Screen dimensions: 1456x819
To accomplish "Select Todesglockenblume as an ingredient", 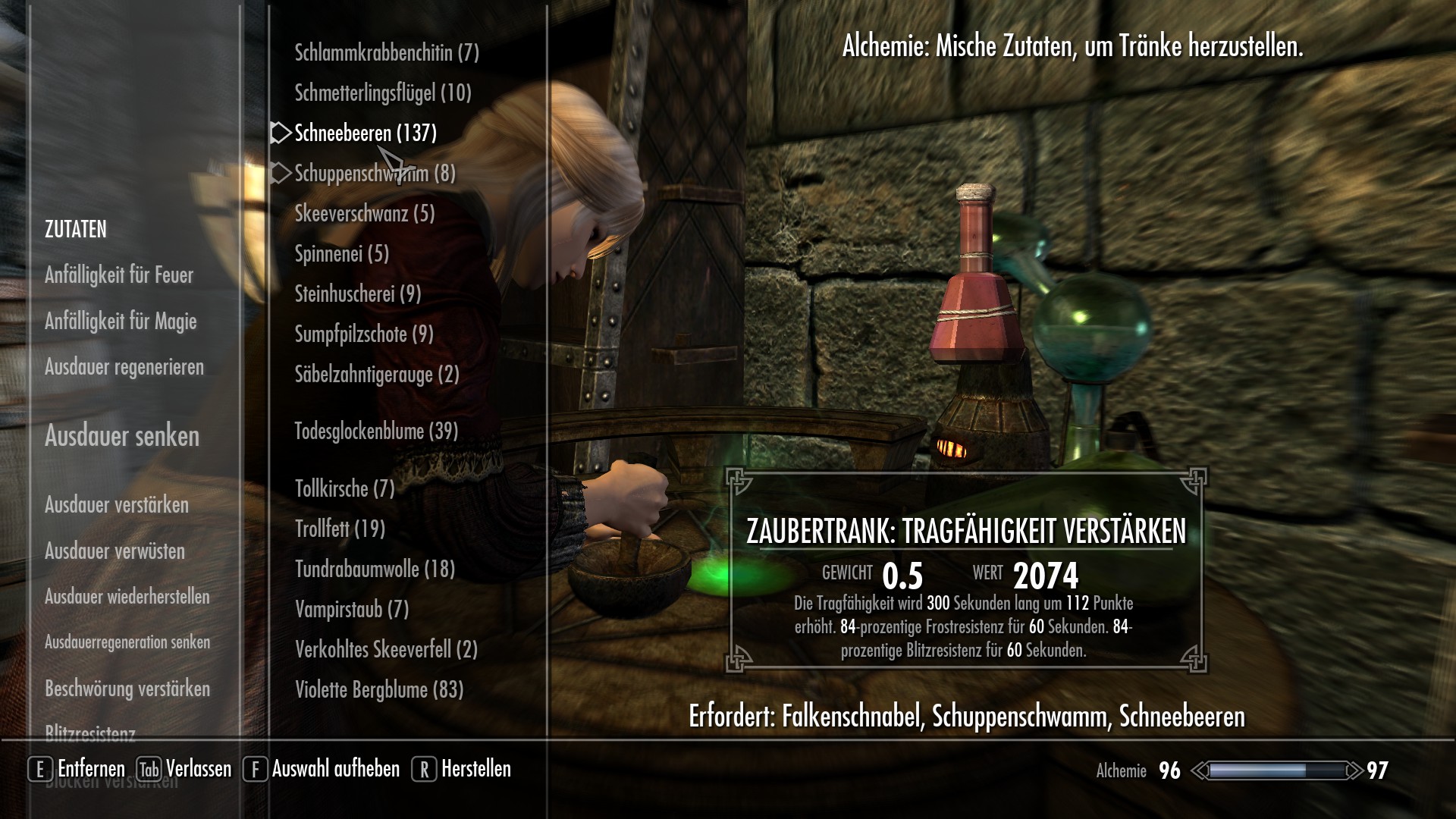I will 375,432.
